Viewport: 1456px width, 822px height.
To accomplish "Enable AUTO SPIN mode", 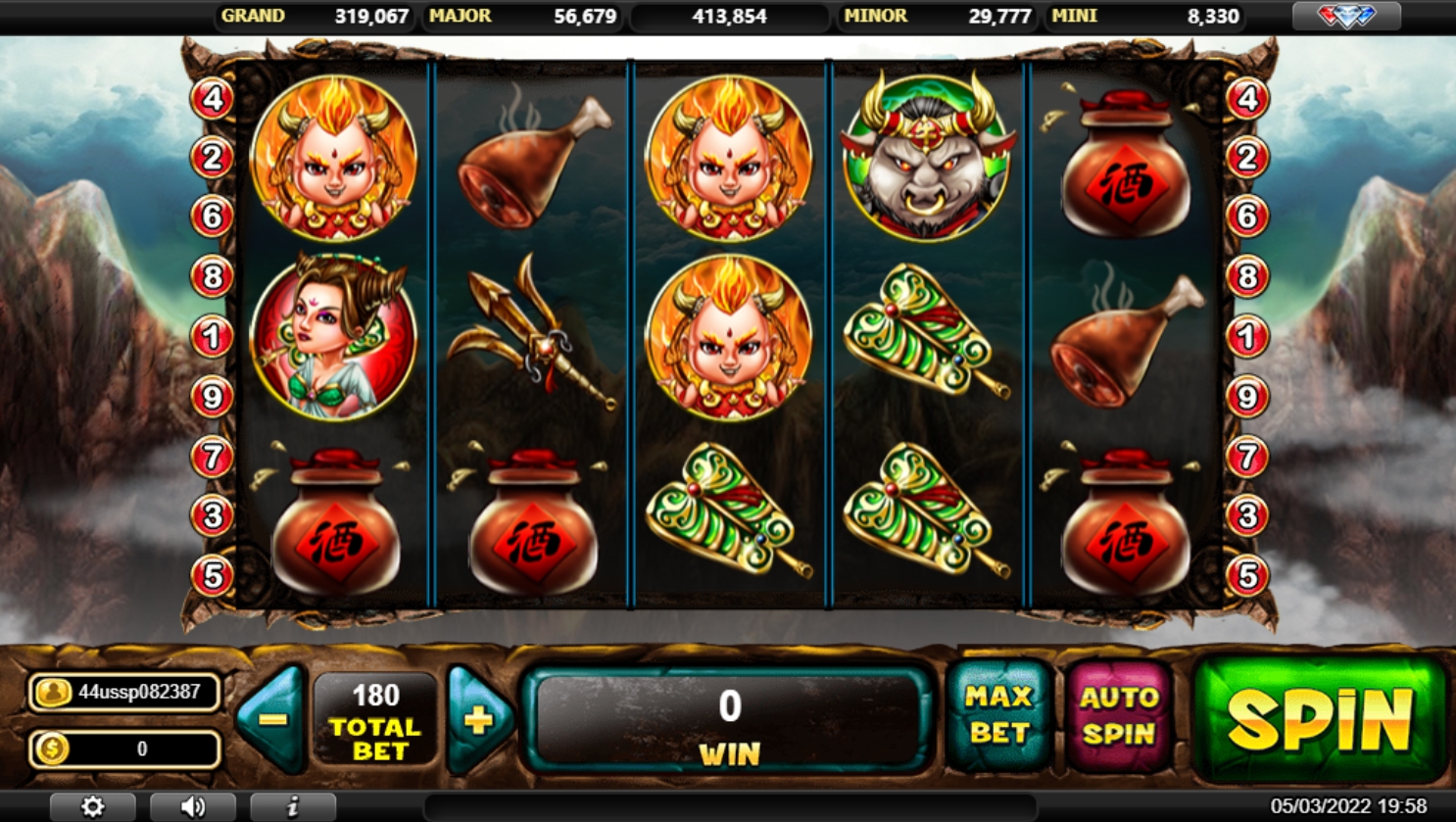I will coord(1119,718).
